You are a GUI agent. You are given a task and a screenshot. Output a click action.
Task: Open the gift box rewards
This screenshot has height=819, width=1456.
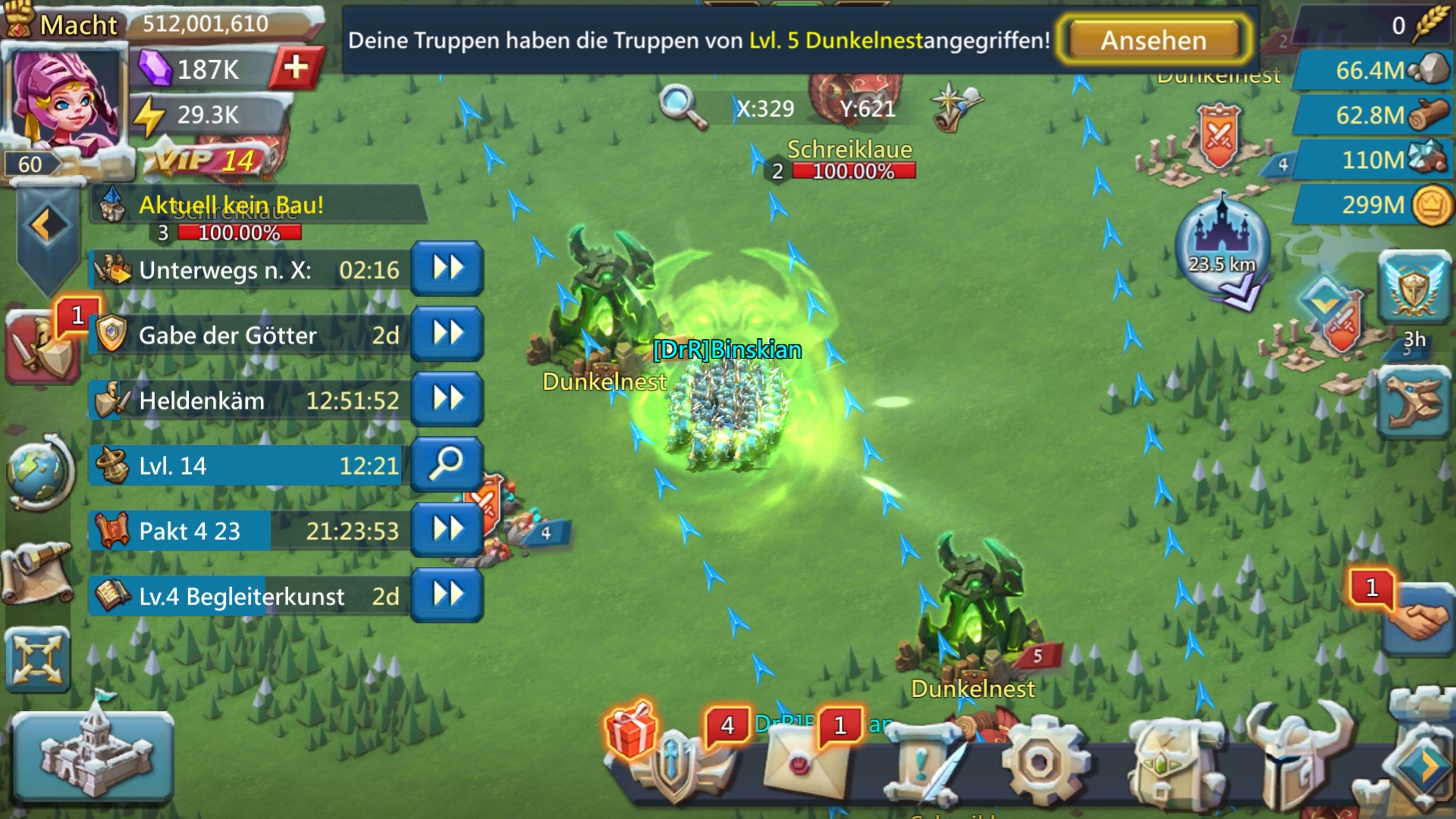click(x=631, y=730)
